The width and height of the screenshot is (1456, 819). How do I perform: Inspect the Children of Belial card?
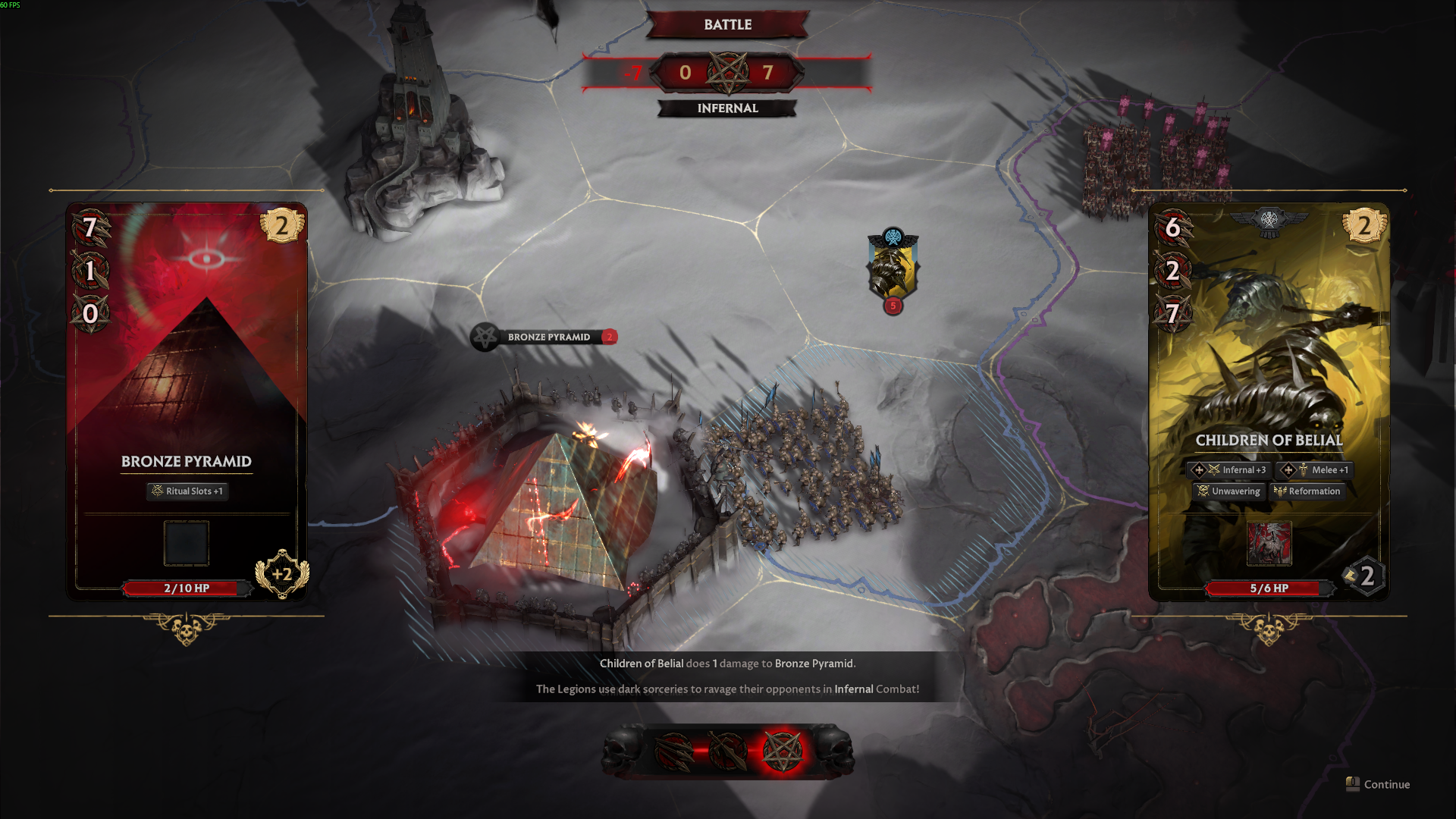click(x=1269, y=364)
